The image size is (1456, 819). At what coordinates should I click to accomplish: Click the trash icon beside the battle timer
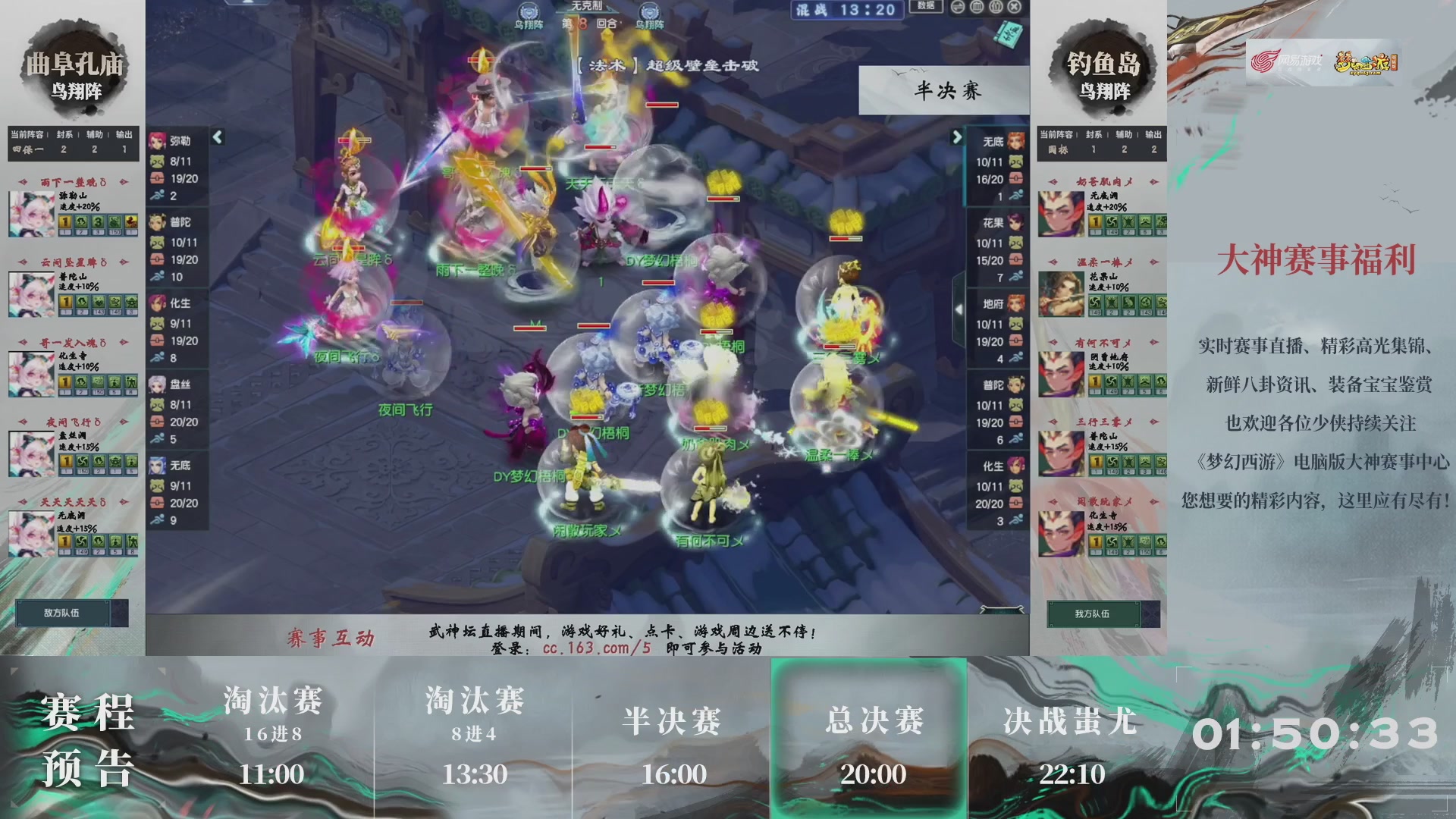(x=977, y=6)
